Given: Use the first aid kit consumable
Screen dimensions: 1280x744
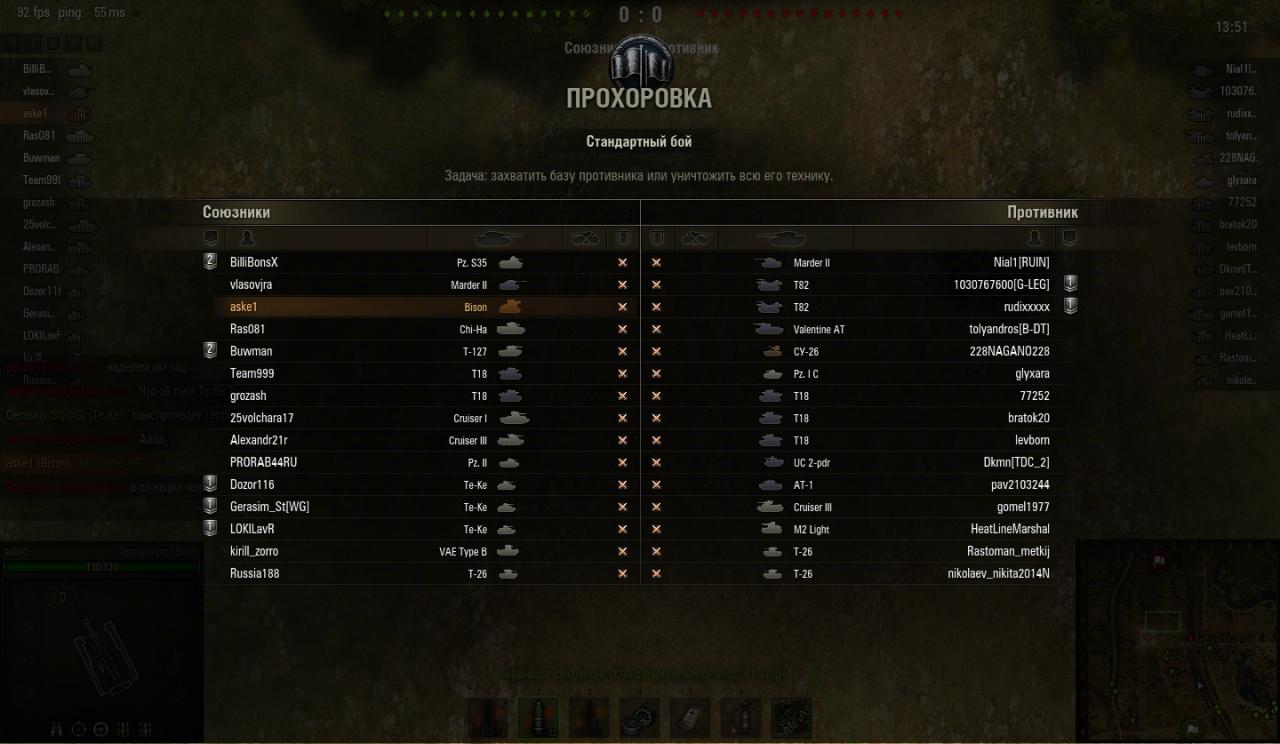Looking at the screenshot, I should click(690, 717).
